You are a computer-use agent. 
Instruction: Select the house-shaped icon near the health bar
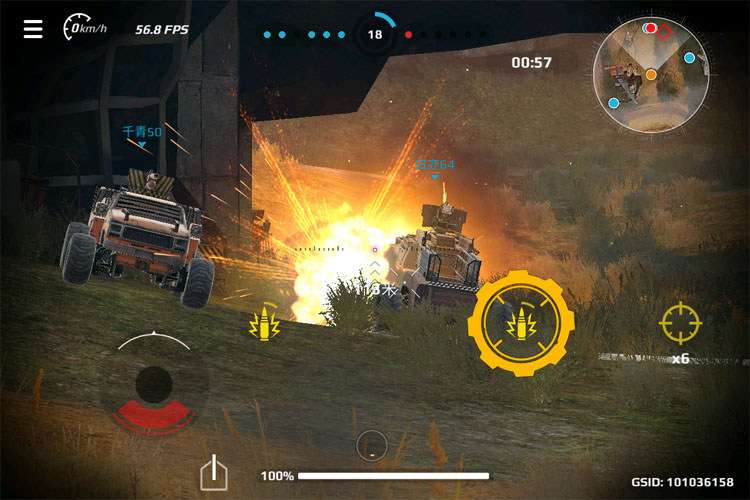coord(214,472)
